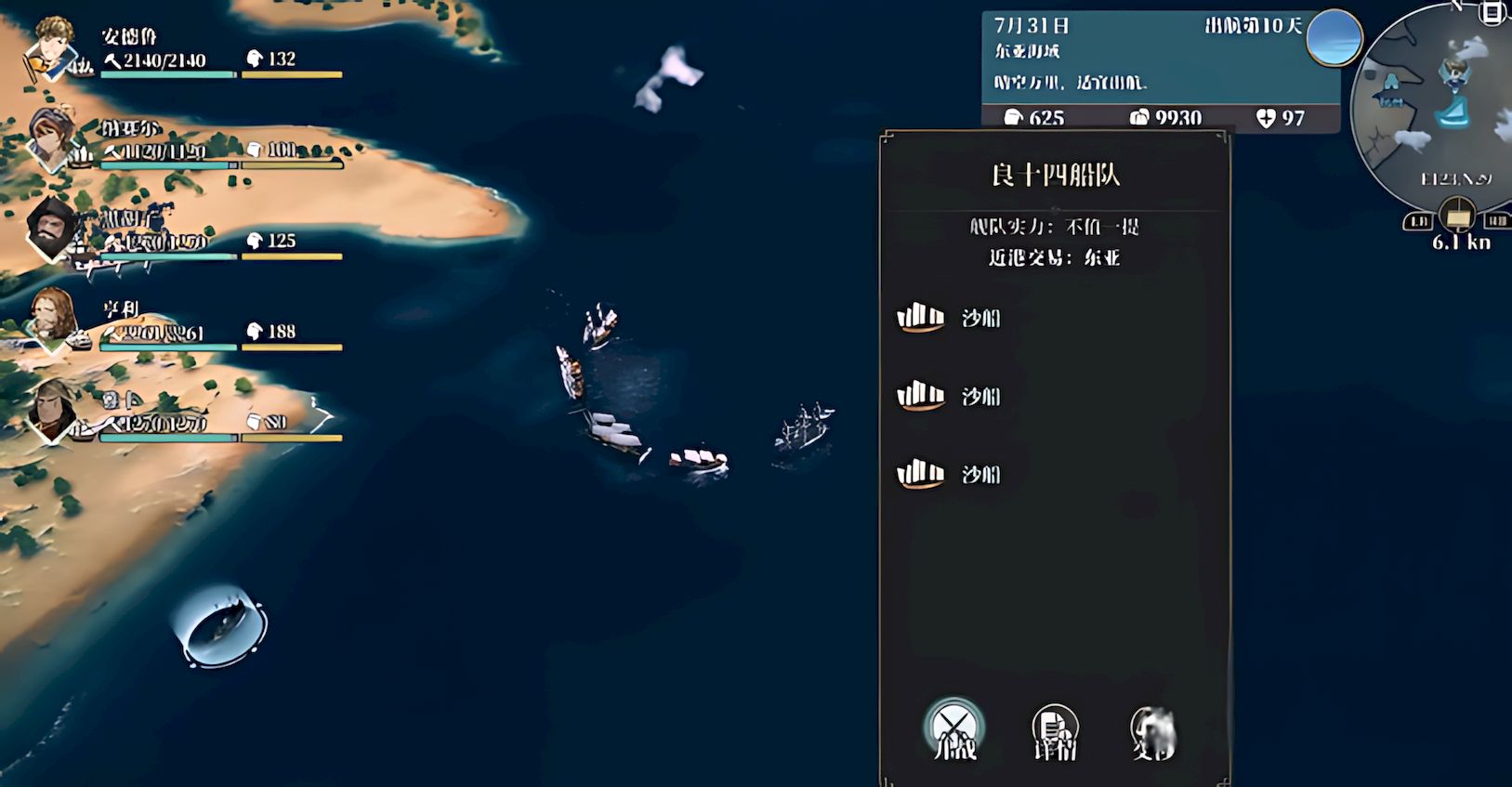Click the sail speed icon below the minimap
The height and width of the screenshot is (787, 1512).
pyautogui.click(x=1455, y=216)
